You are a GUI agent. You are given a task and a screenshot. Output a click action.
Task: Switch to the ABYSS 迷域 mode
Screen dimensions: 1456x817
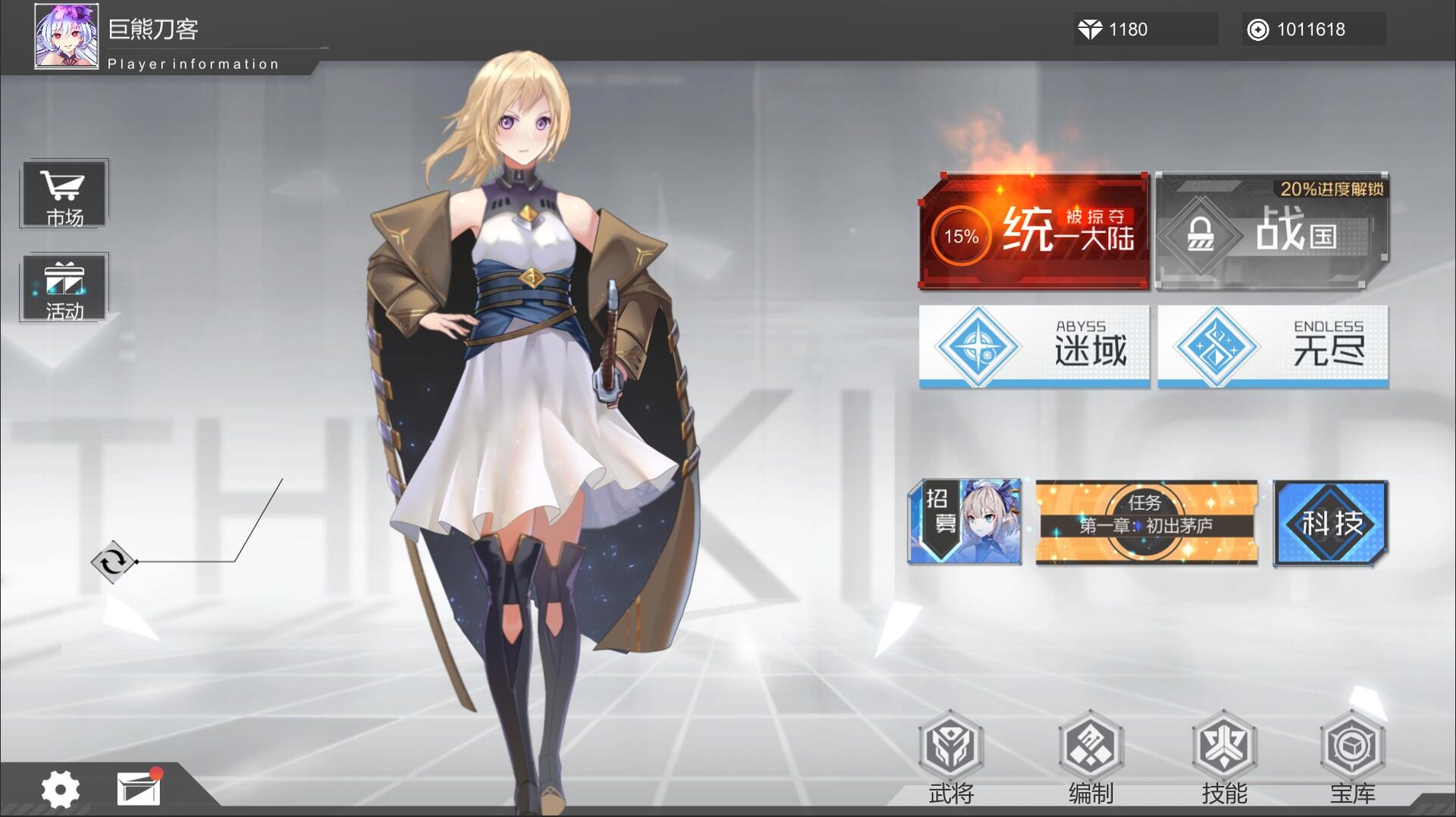pos(1033,347)
